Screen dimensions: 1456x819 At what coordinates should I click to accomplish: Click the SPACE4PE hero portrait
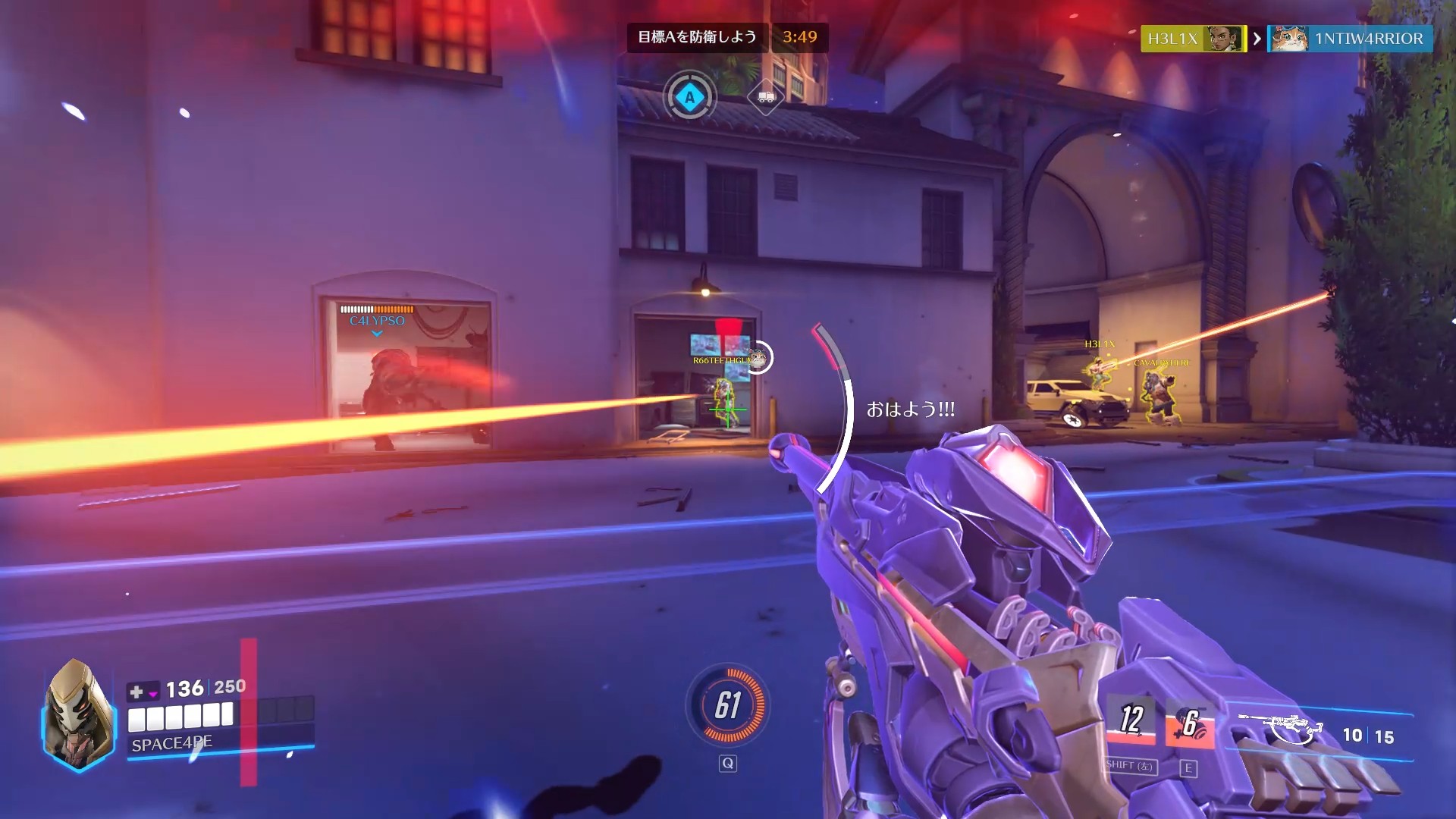point(78,714)
